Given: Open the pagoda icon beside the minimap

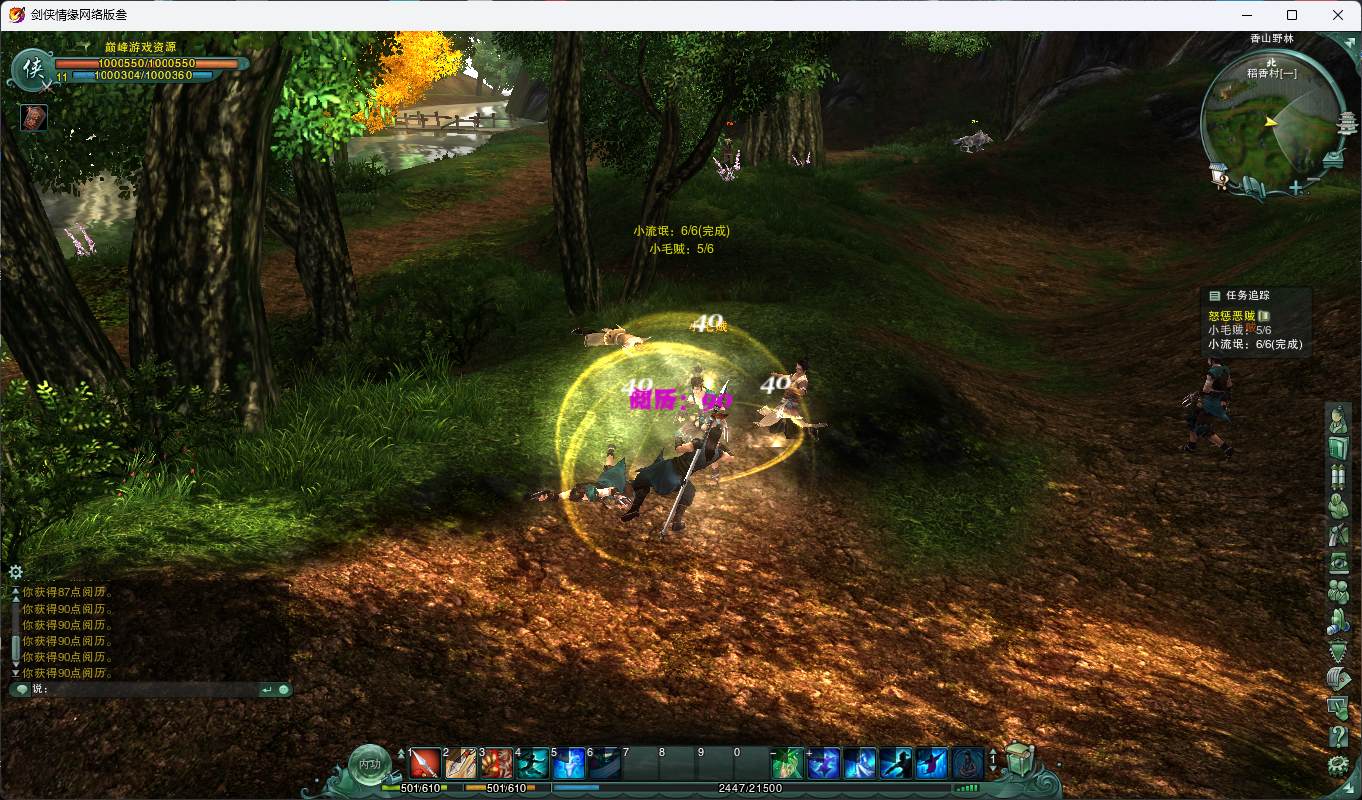Looking at the screenshot, I should (x=1349, y=125).
